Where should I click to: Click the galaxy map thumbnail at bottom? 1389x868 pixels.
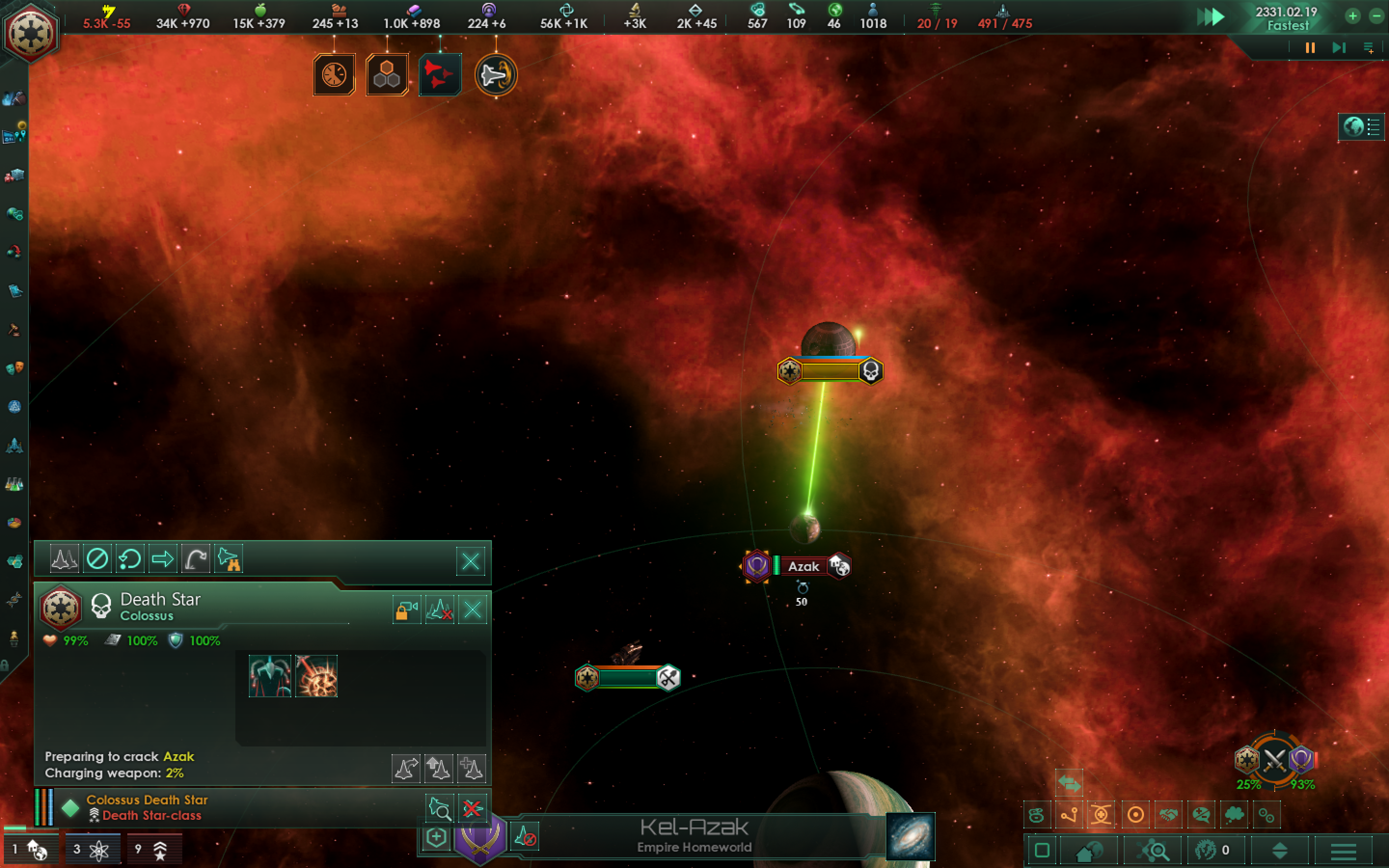tap(910, 837)
